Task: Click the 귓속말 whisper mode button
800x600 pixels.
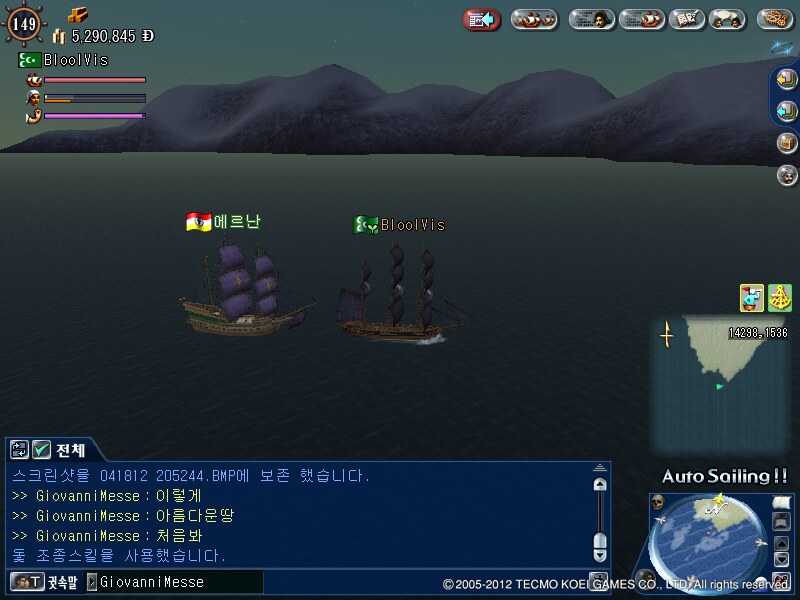Action: click(x=42, y=581)
